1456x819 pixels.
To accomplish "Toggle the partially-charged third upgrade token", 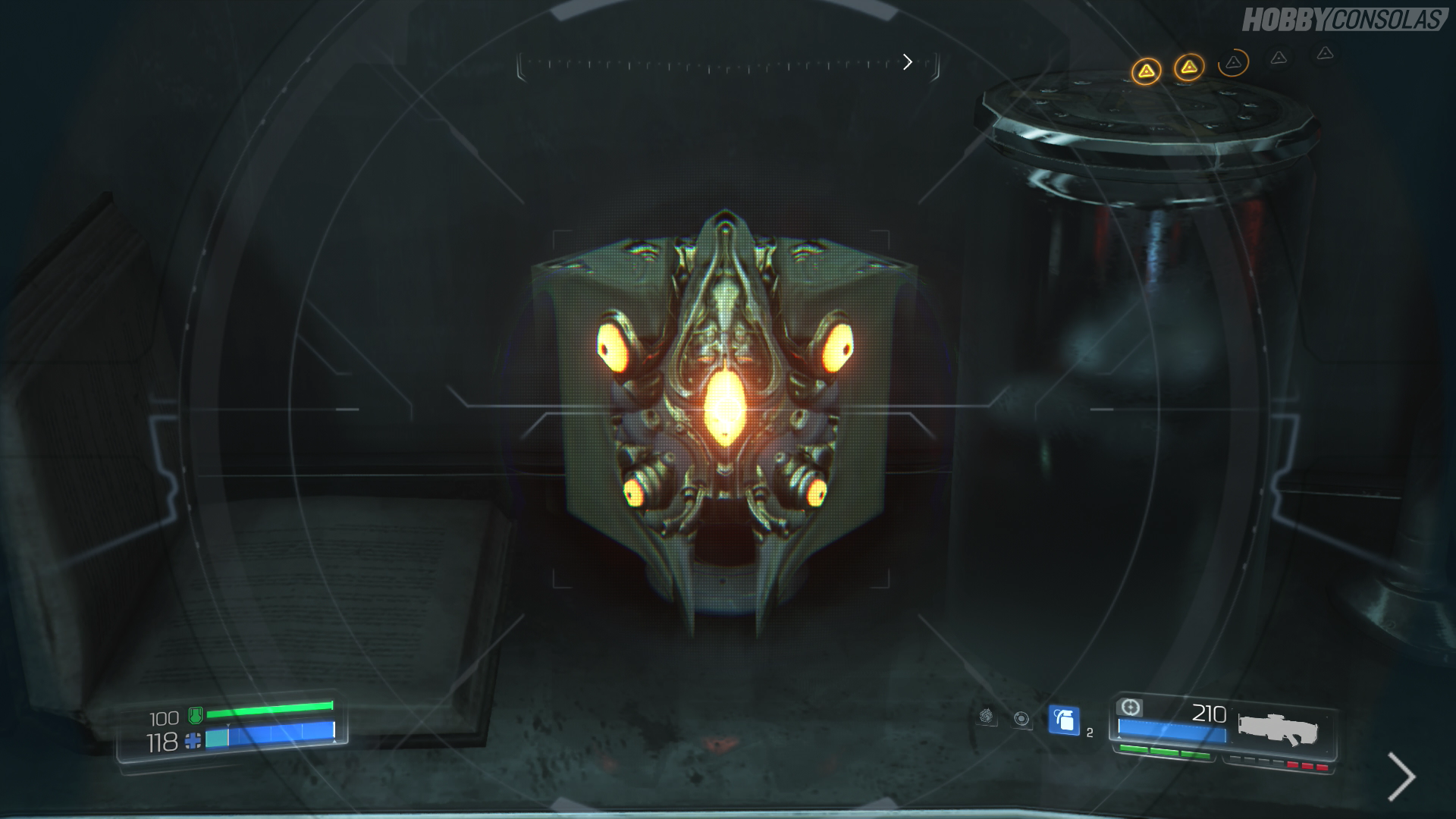I will click(x=1233, y=64).
